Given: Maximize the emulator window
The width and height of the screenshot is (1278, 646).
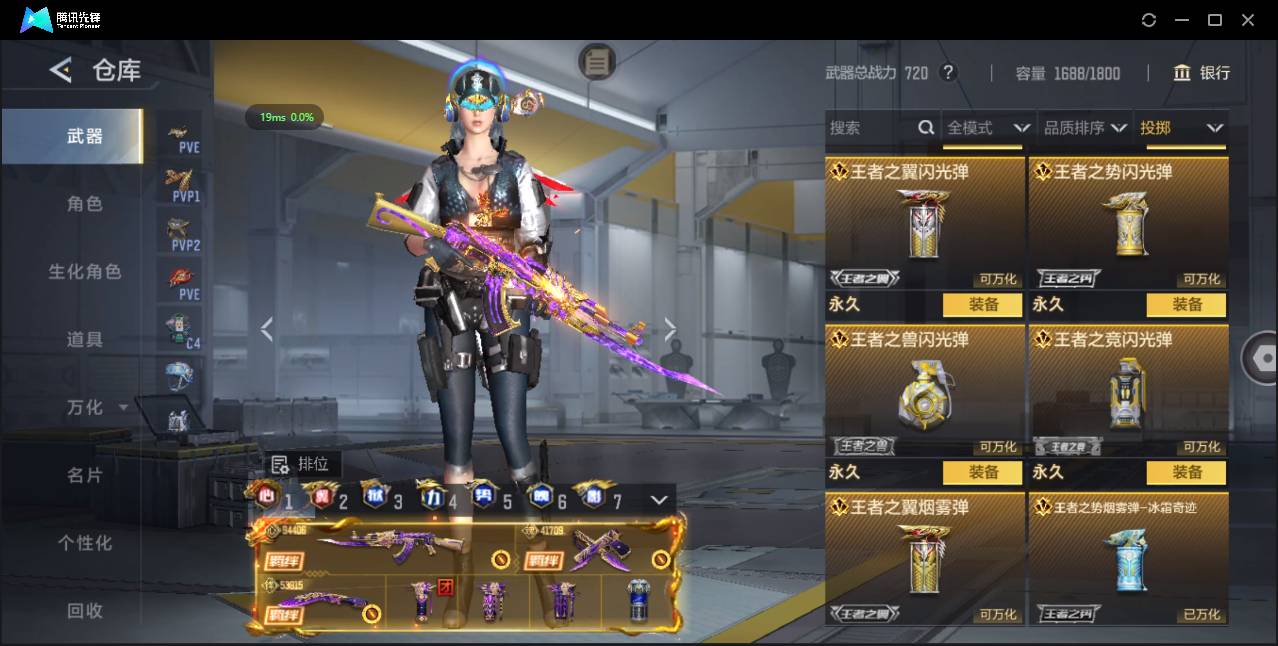Looking at the screenshot, I should click(x=1215, y=20).
